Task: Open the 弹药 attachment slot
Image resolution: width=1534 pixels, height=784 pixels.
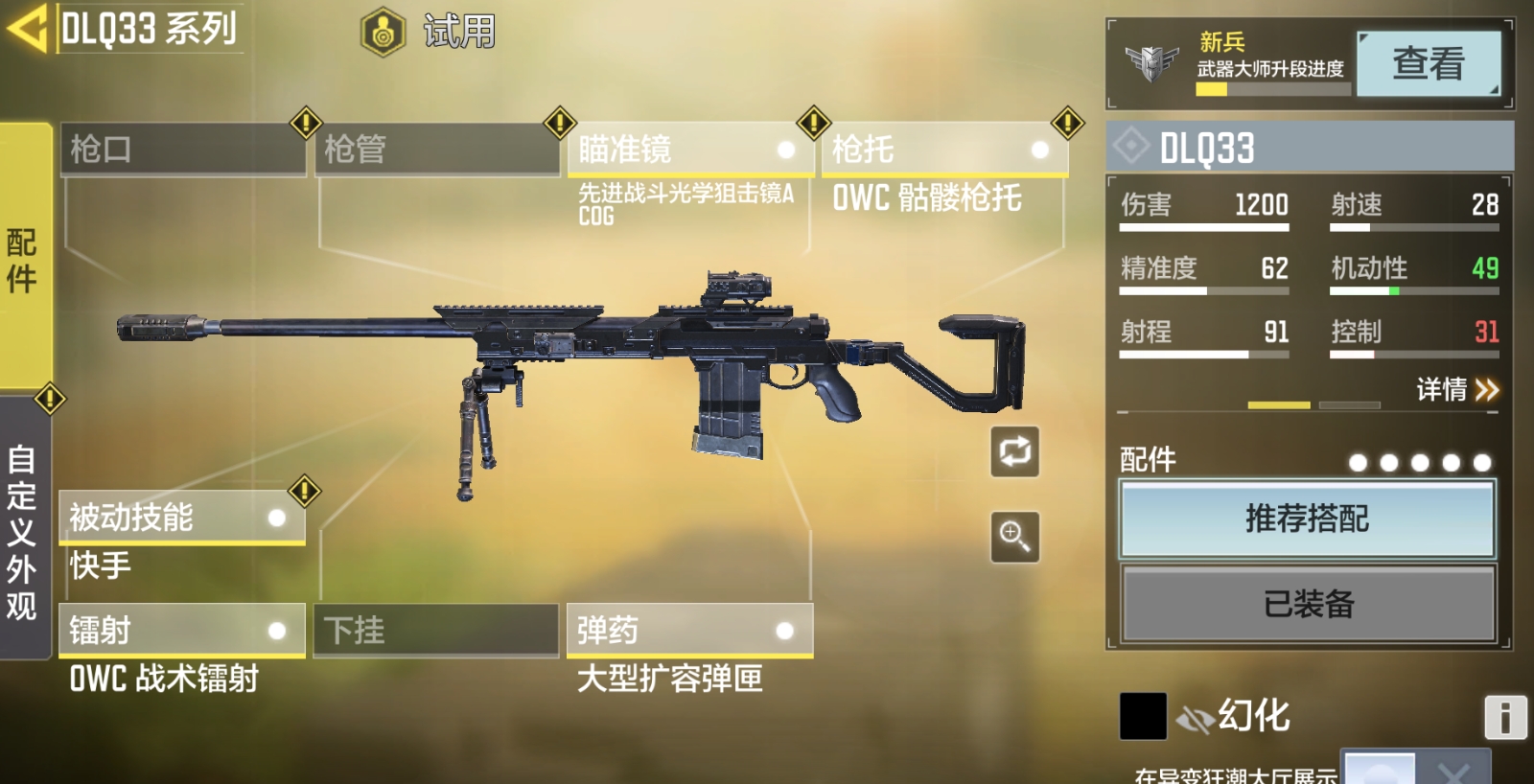Action: click(688, 631)
